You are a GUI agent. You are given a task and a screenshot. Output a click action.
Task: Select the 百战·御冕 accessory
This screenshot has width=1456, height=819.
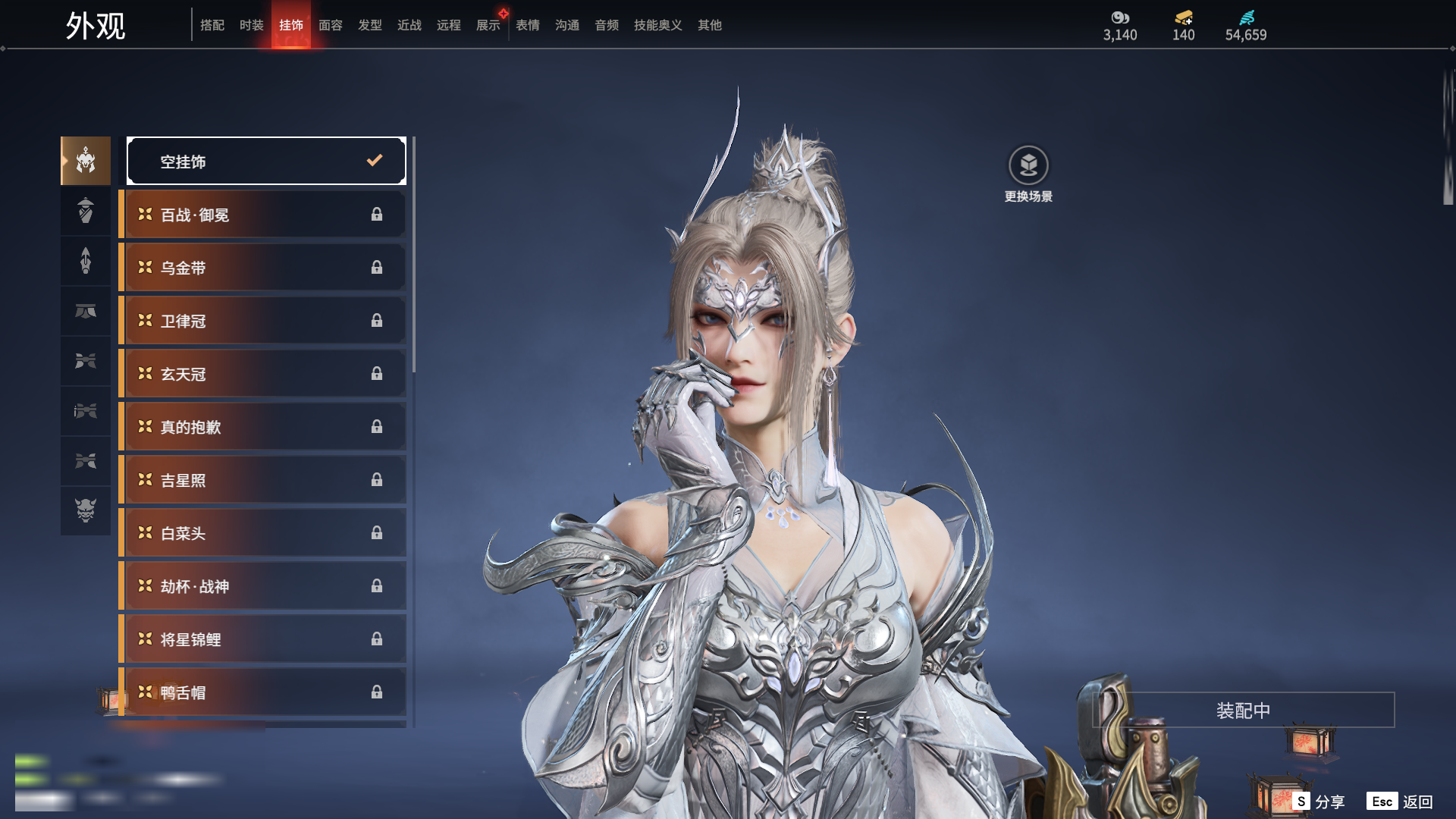pos(263,215)
